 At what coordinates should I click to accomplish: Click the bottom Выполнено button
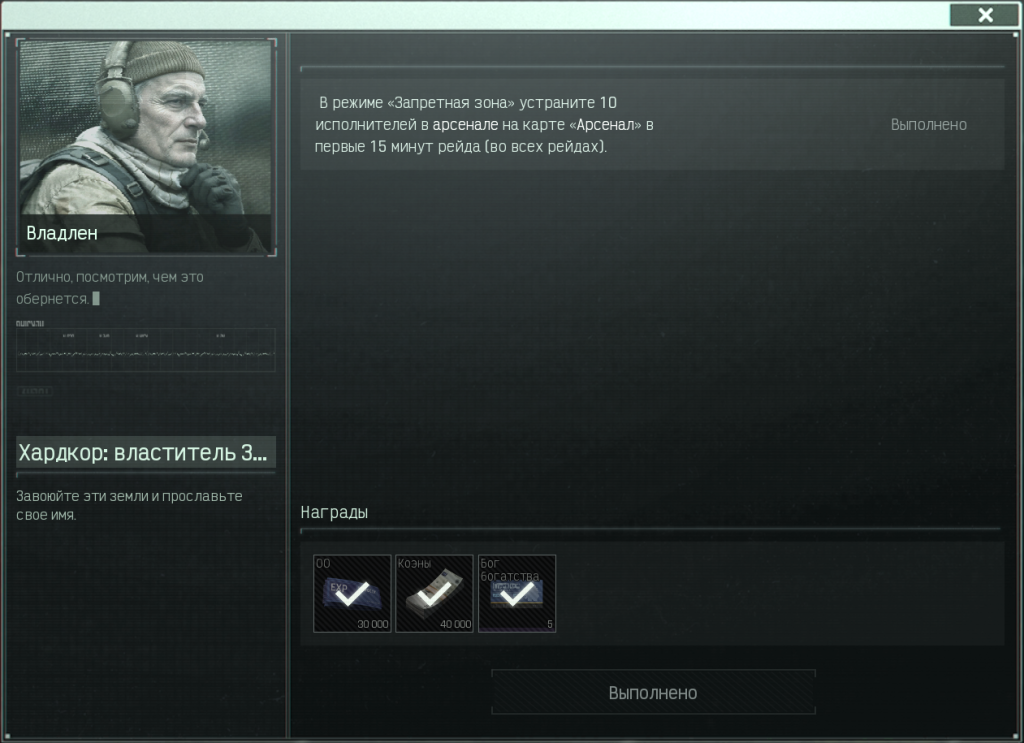(x=653, y=692)
